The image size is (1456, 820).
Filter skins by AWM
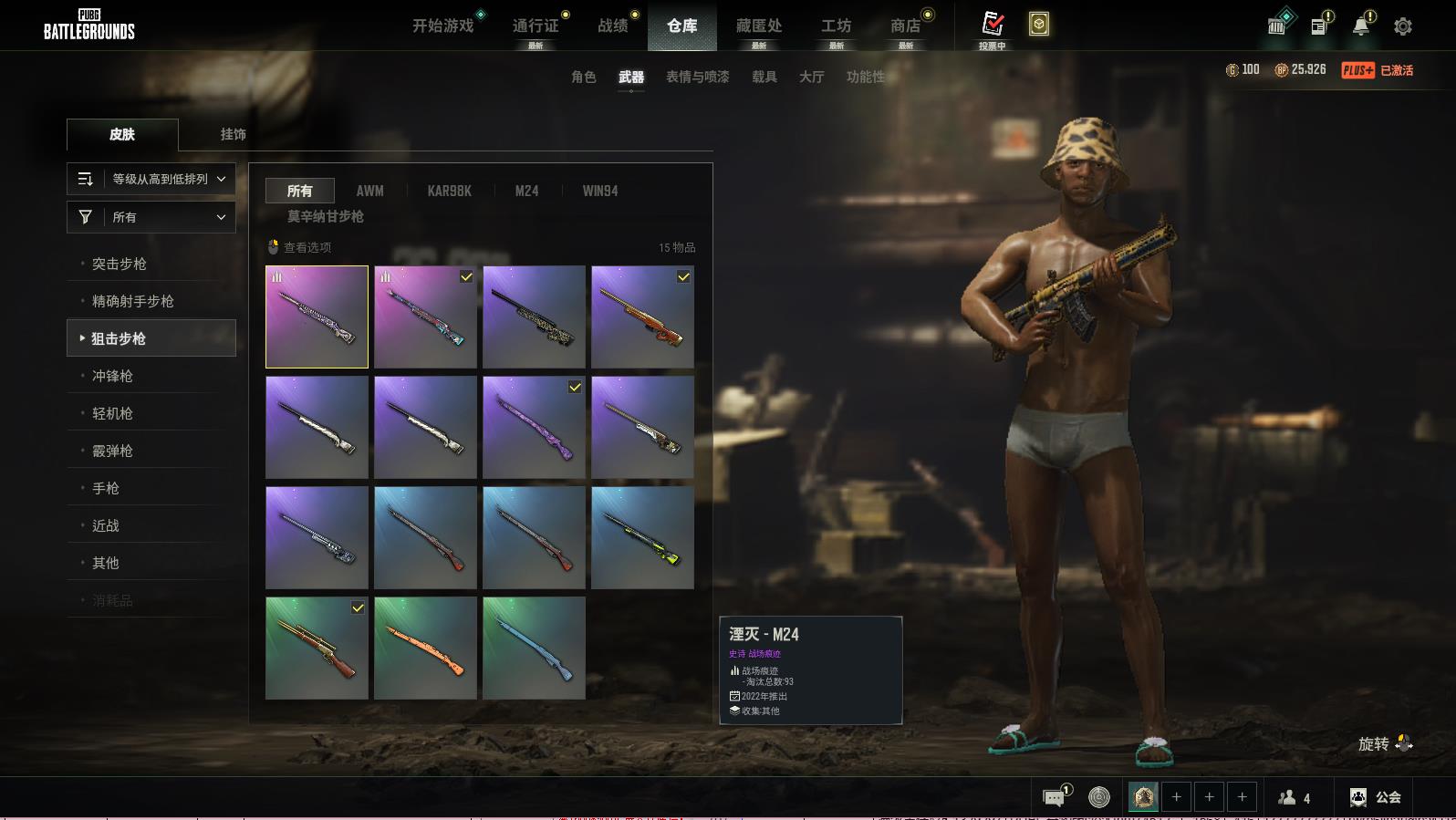(x=369, y=191)
